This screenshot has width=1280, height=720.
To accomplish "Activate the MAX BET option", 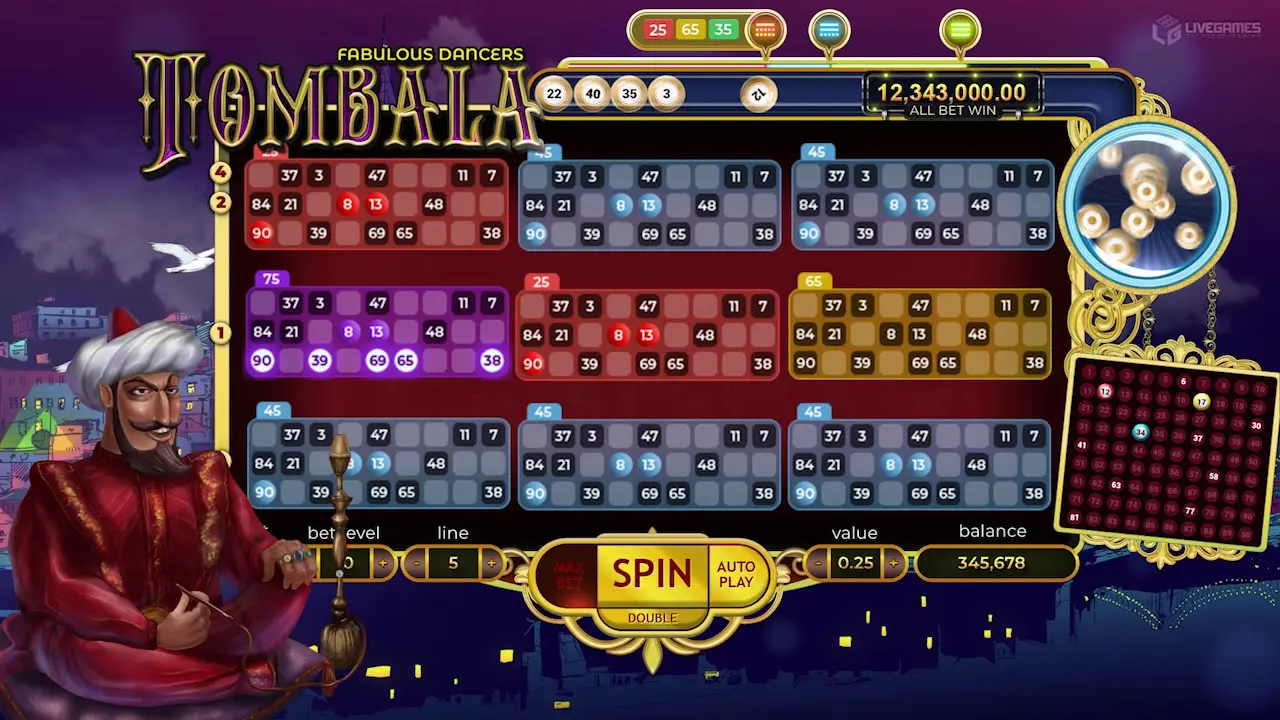I will tap(570, 572).
